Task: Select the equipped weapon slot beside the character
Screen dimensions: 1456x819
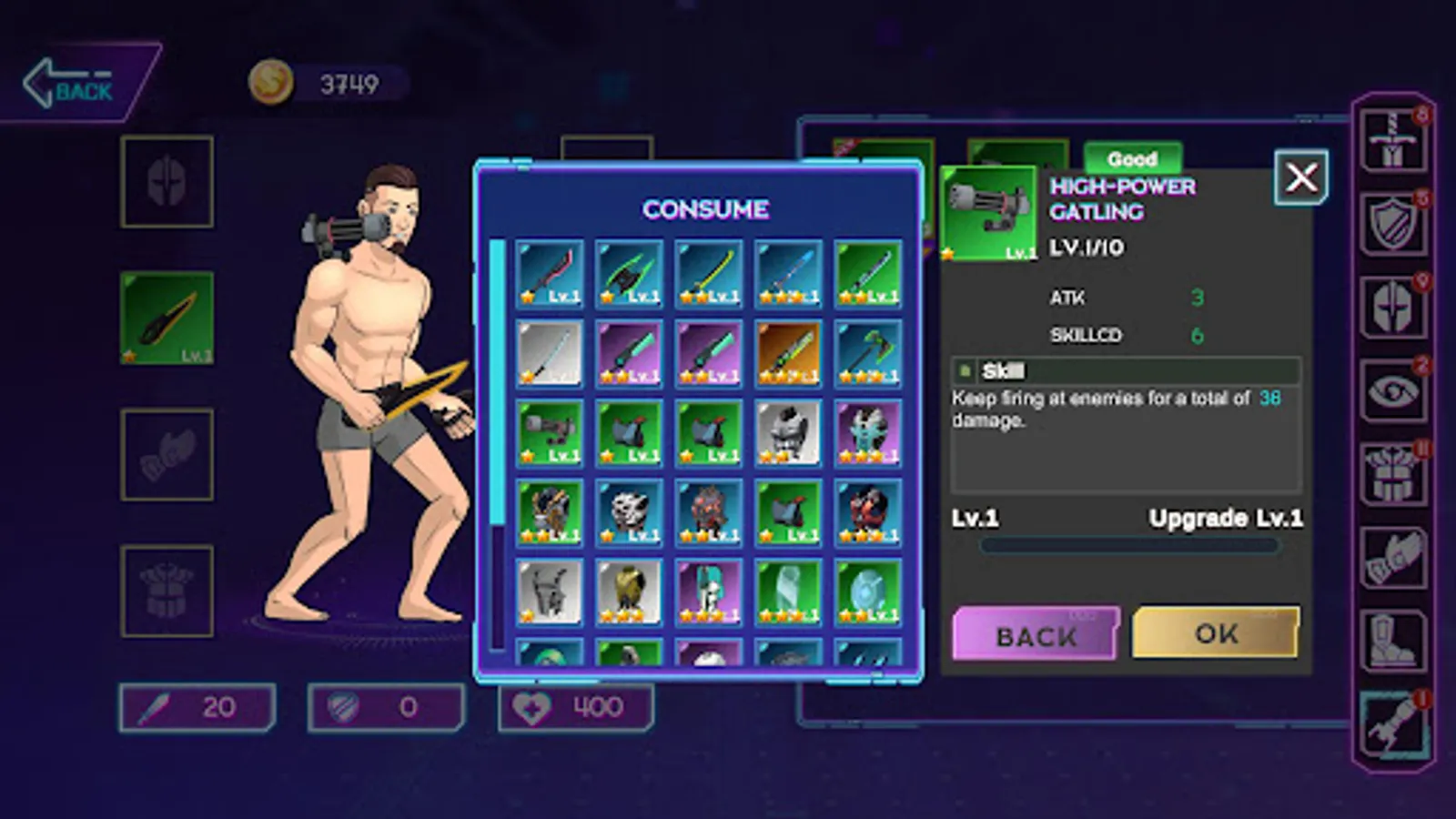Action: (x=167, y=318)
